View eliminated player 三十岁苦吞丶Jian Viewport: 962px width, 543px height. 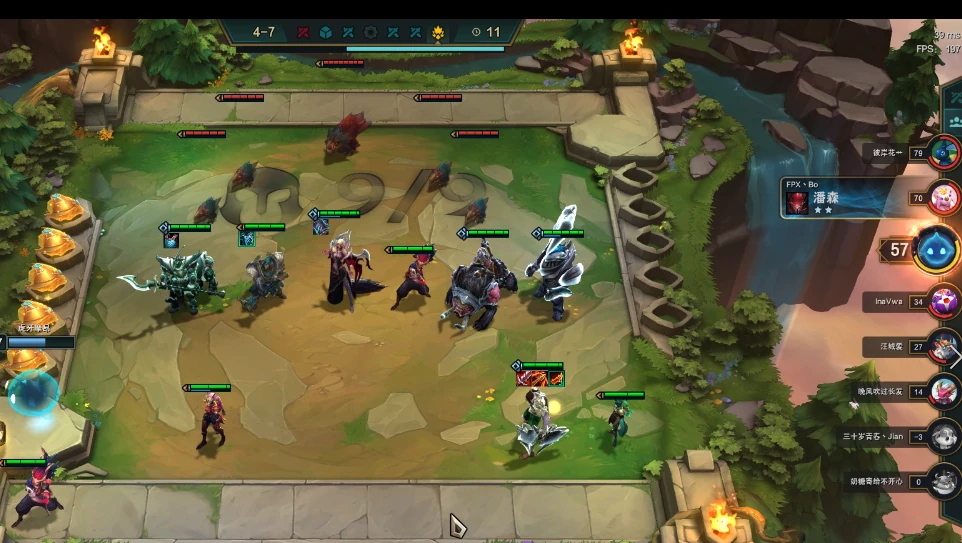pyautogui.click(x=943, y=437)
